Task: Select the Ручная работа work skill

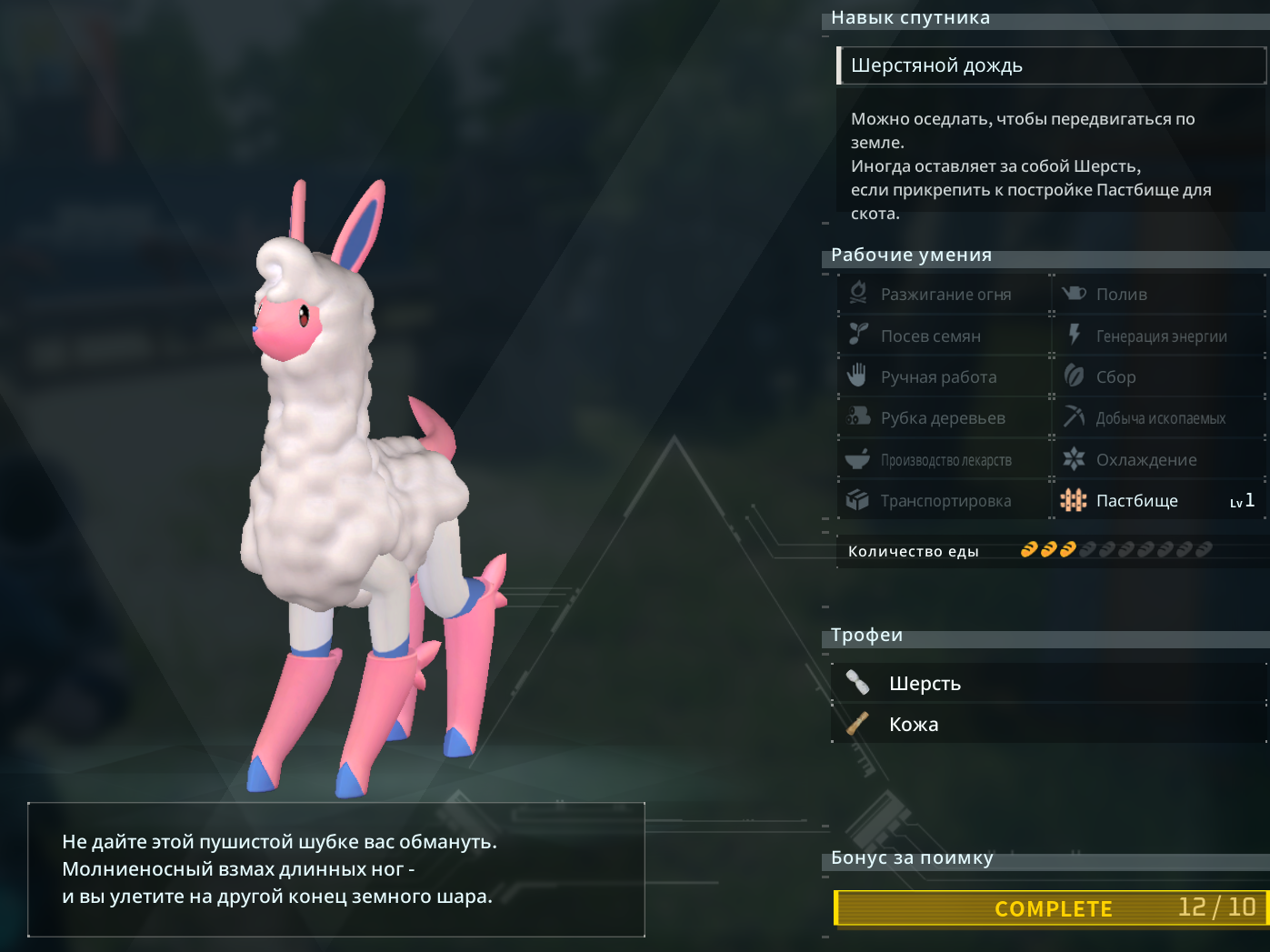Action: tap(944, 377)
